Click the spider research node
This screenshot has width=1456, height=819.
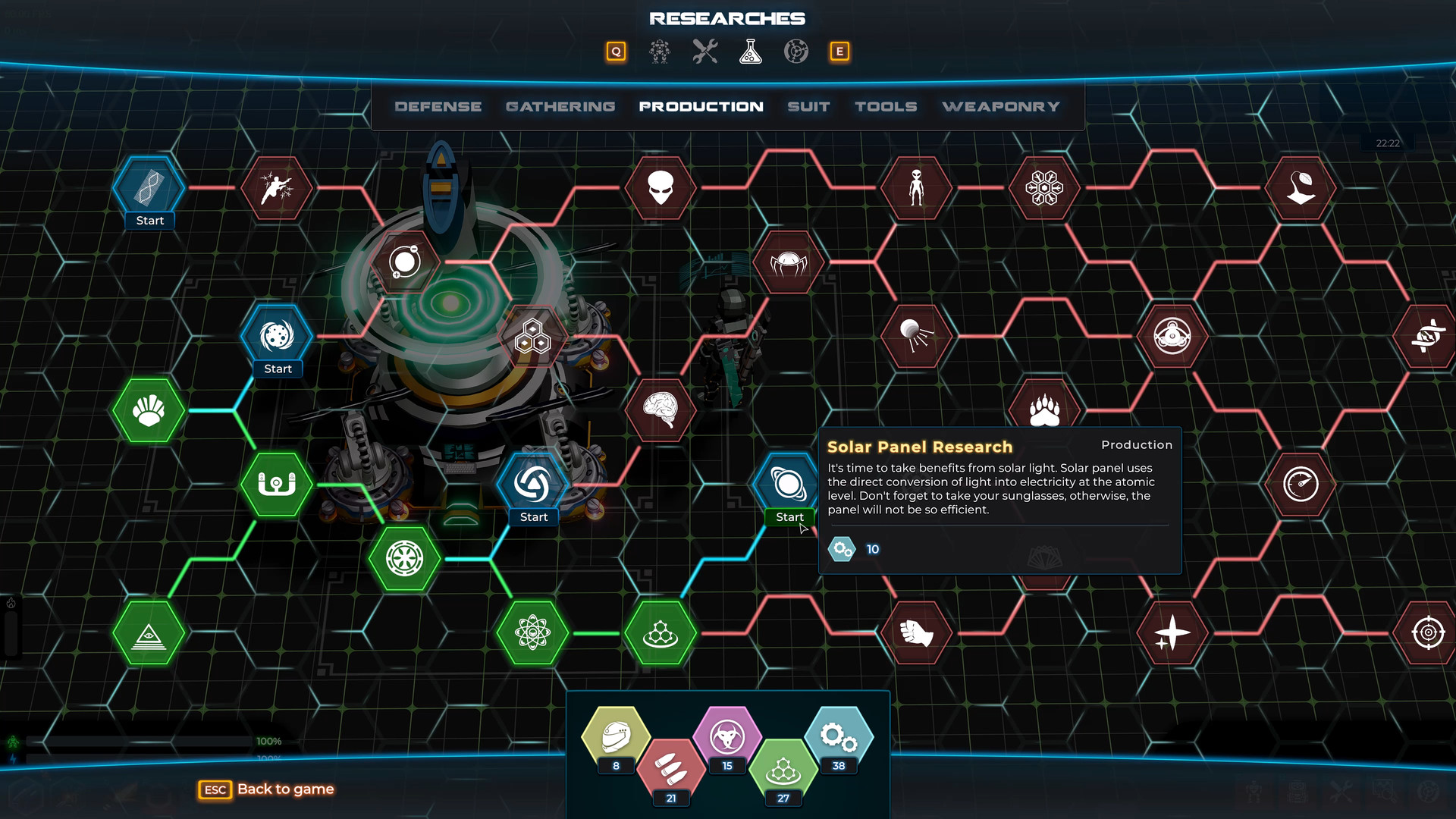coord(789,262)
